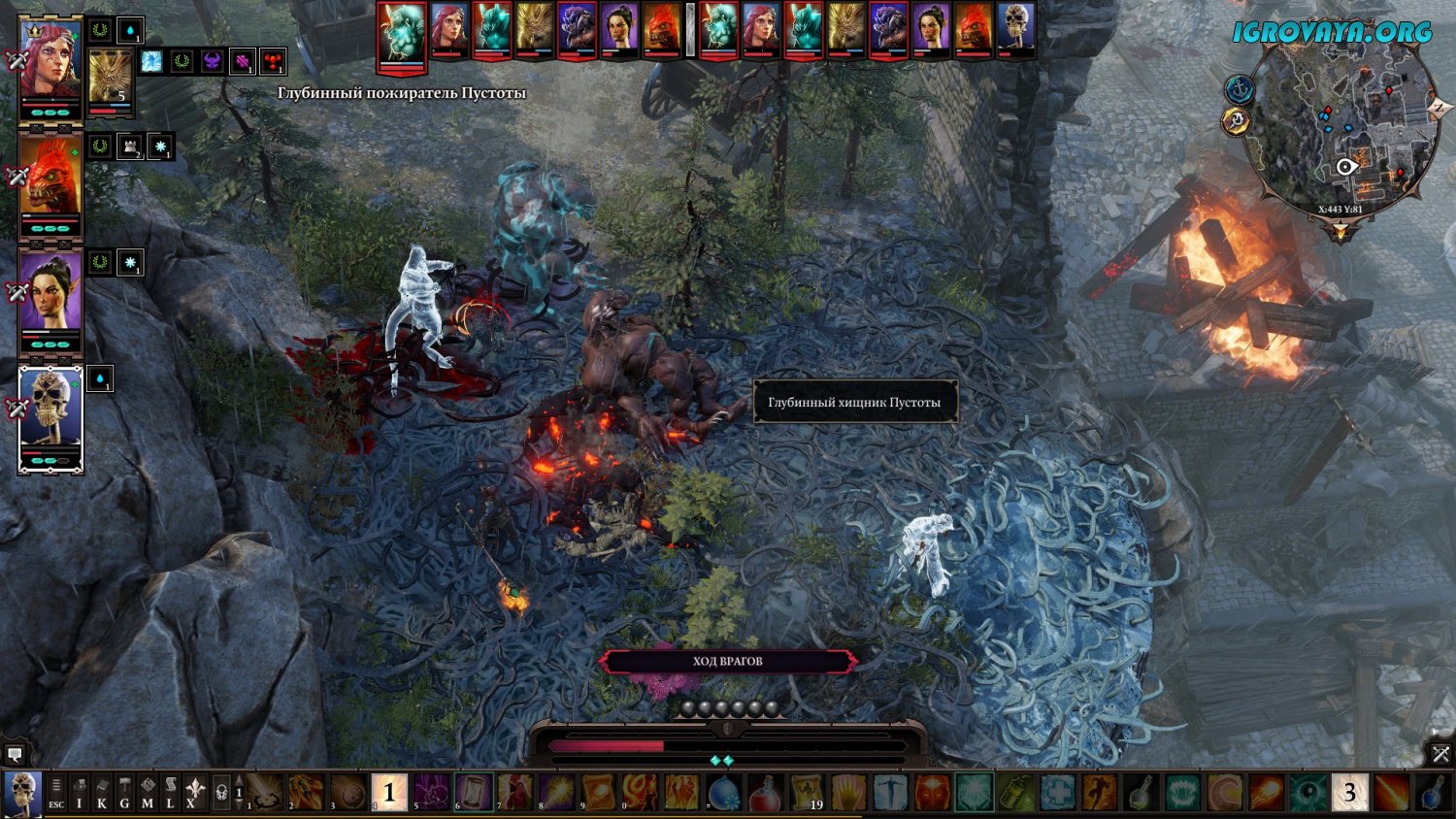Click the anchor waypoint button beside minimap
Image resolution: width=1456 pixels, height=819 pixels.
pos(1240,89)
